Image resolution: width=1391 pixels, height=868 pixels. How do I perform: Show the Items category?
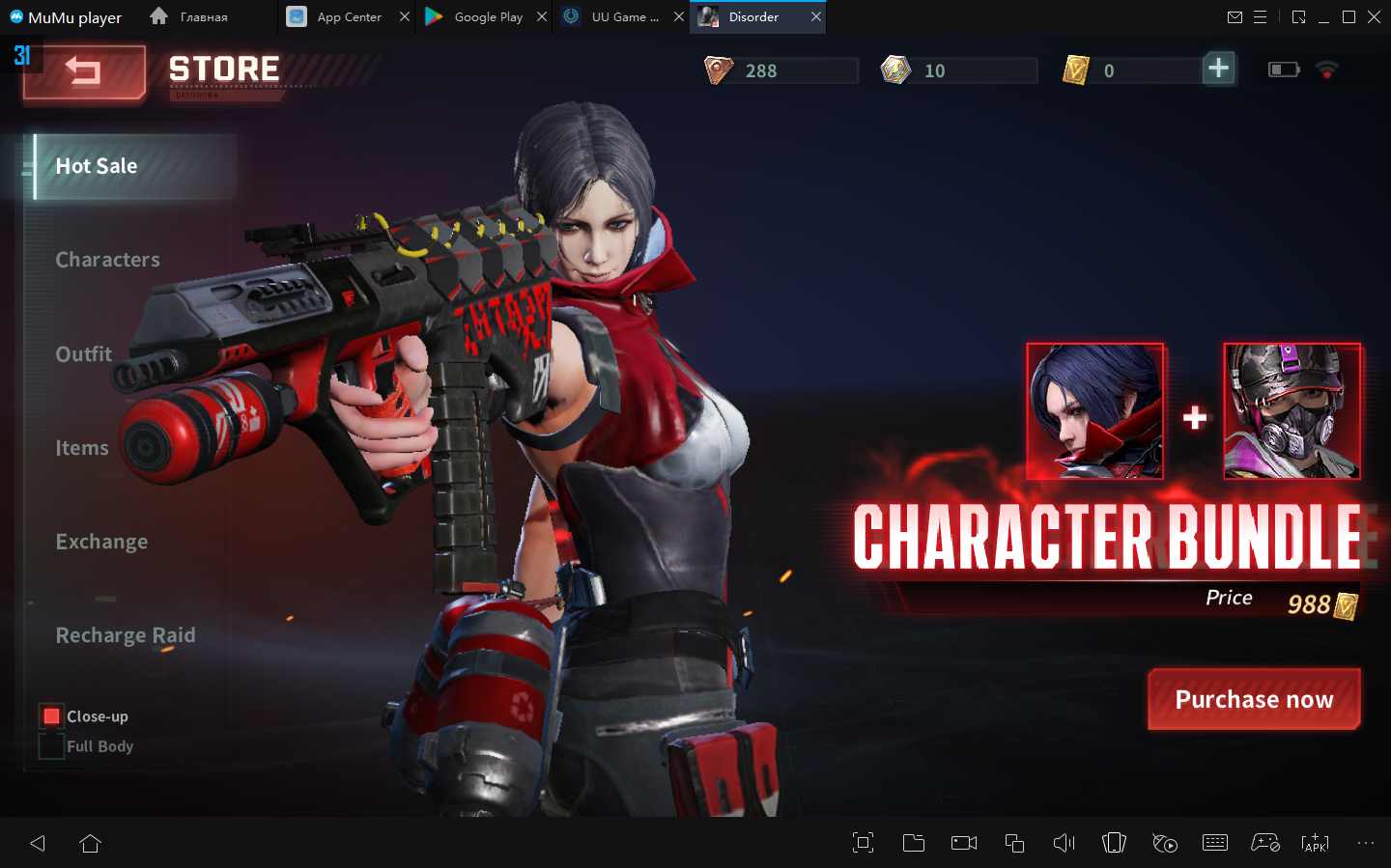pos(82,448)
